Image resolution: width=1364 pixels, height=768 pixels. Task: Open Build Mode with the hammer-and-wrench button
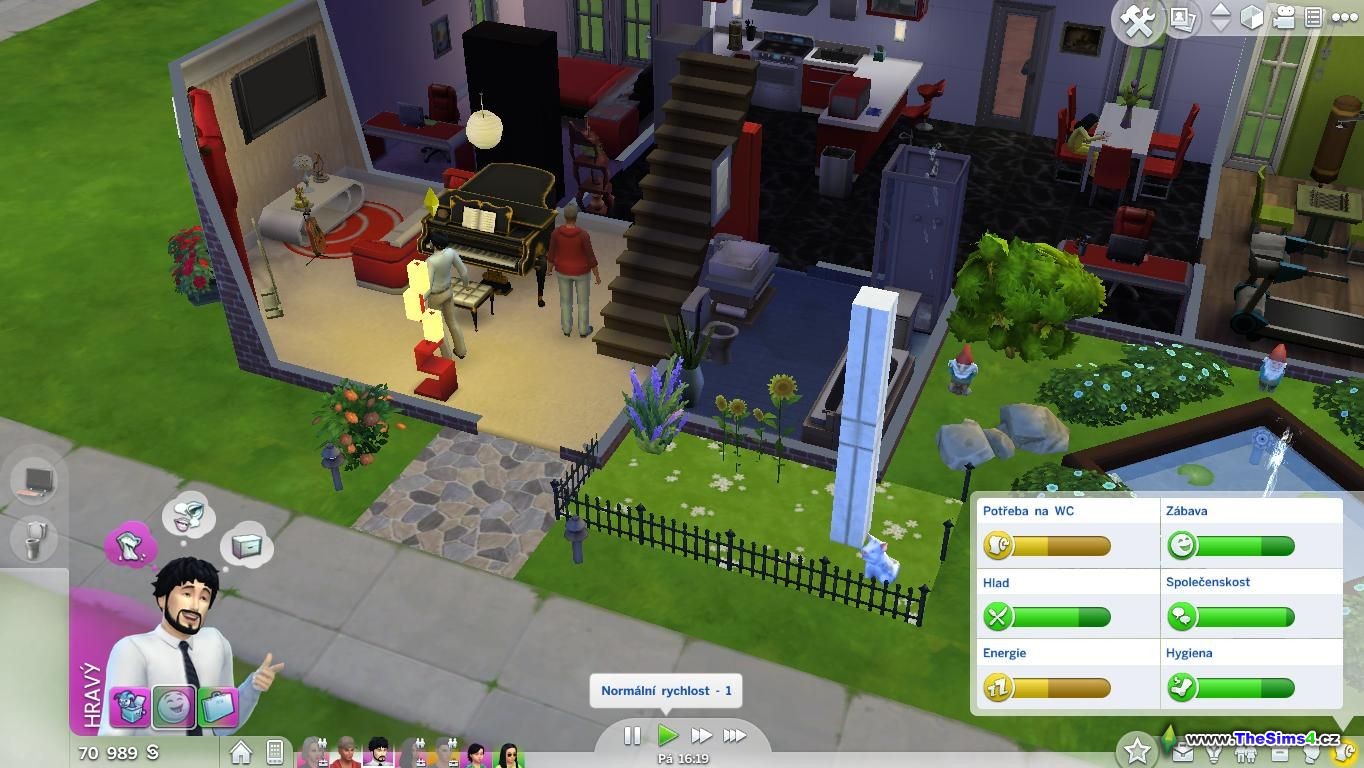(1138, 21)
